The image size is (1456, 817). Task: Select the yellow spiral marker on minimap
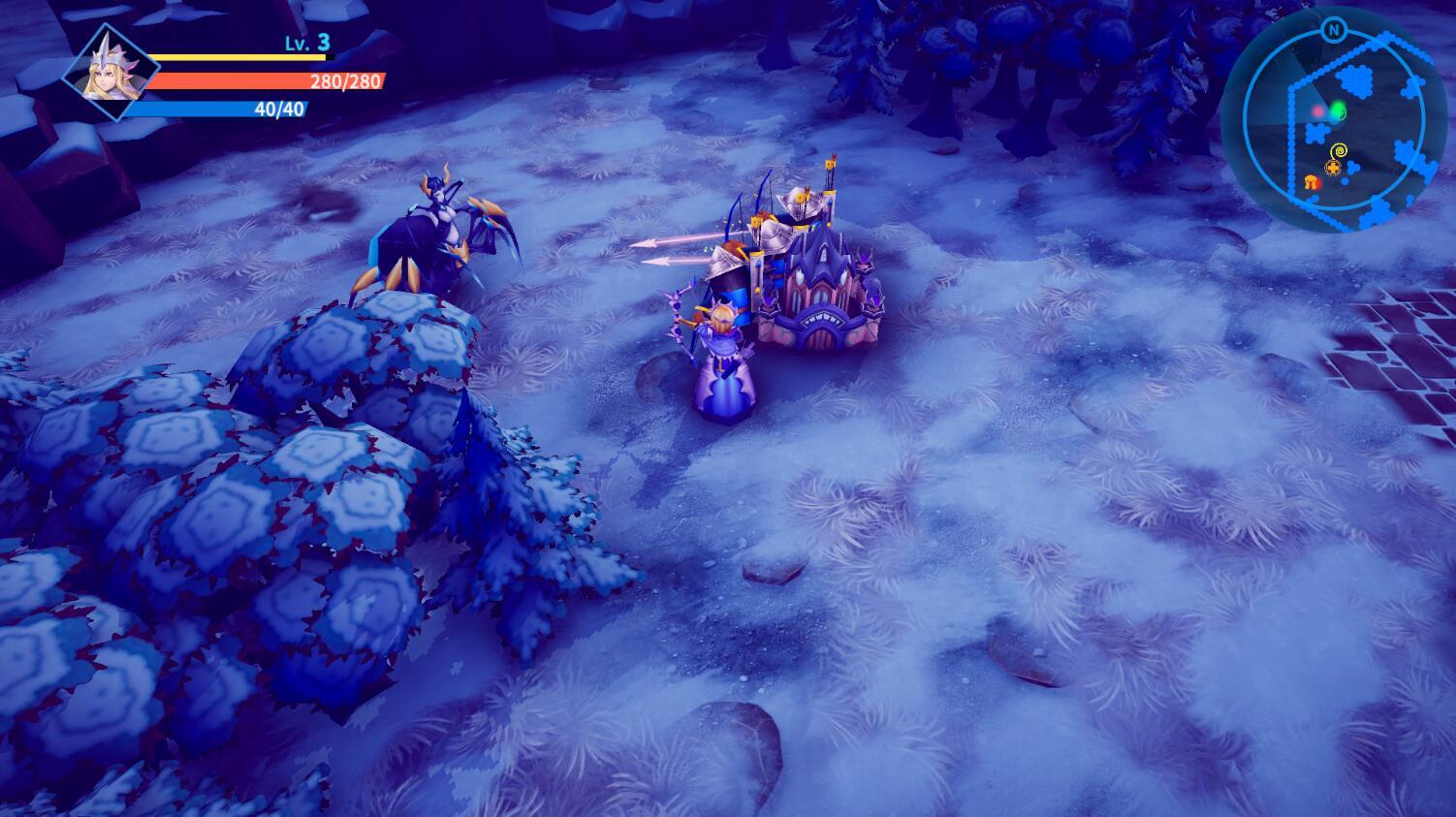click(1339, 151)
